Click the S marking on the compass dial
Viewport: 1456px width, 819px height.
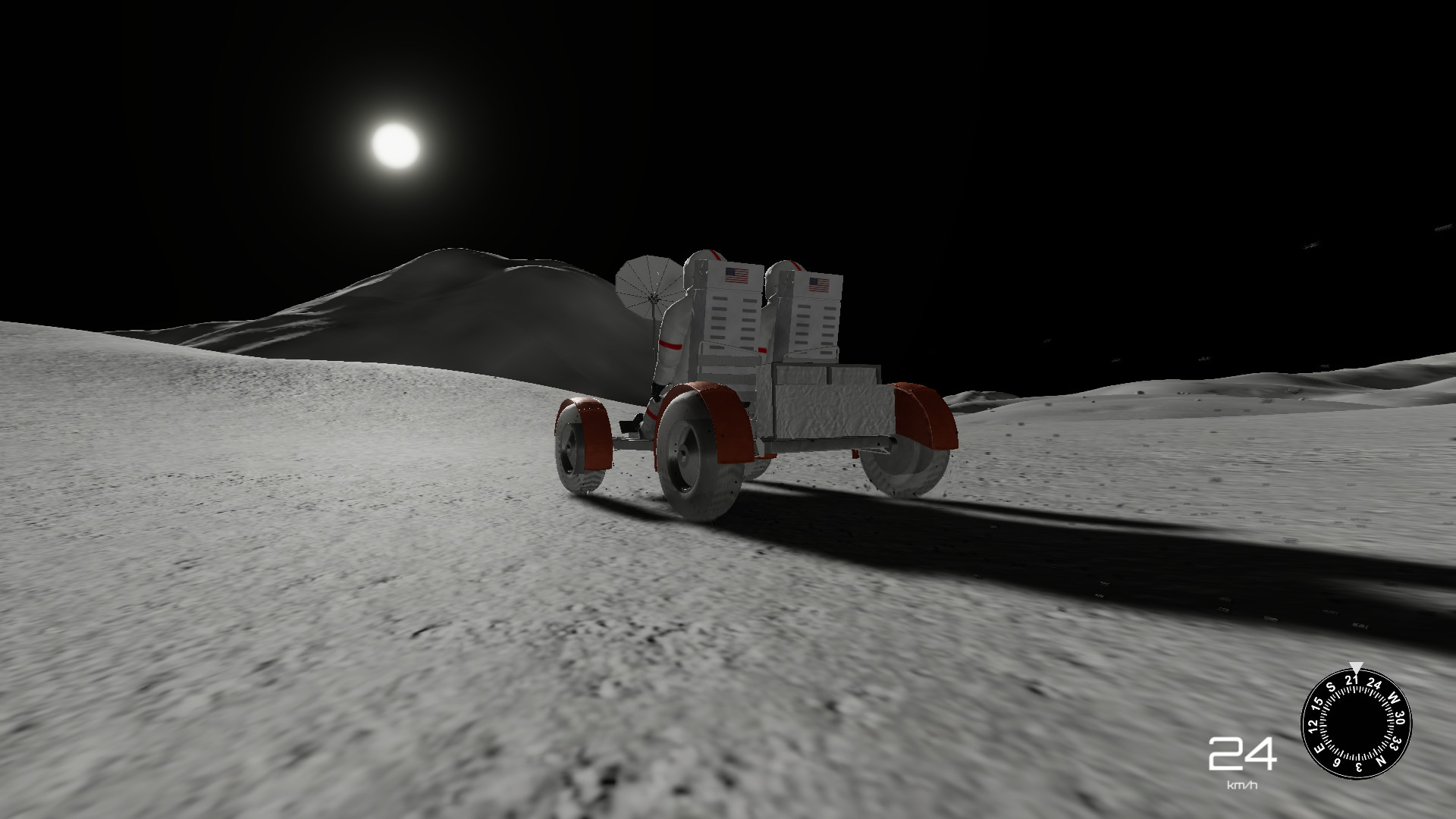(1332, 686)
